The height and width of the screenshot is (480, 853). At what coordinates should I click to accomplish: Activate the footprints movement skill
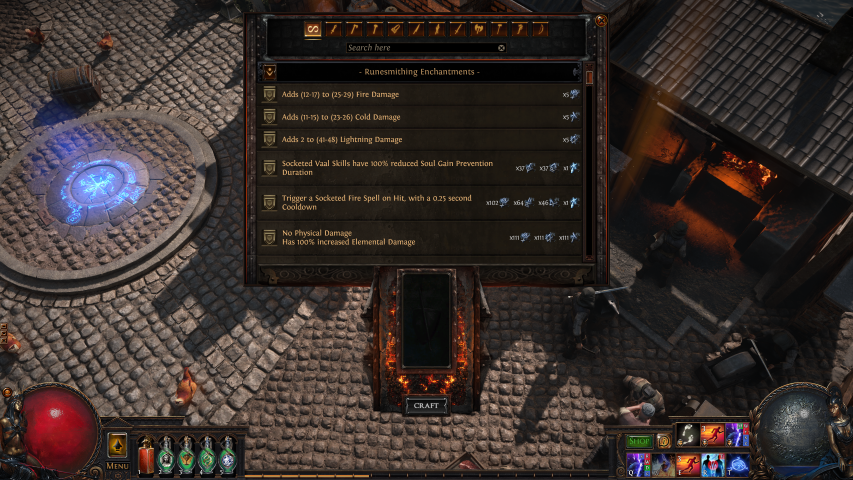pyautogui.click(x=687, y=434)
